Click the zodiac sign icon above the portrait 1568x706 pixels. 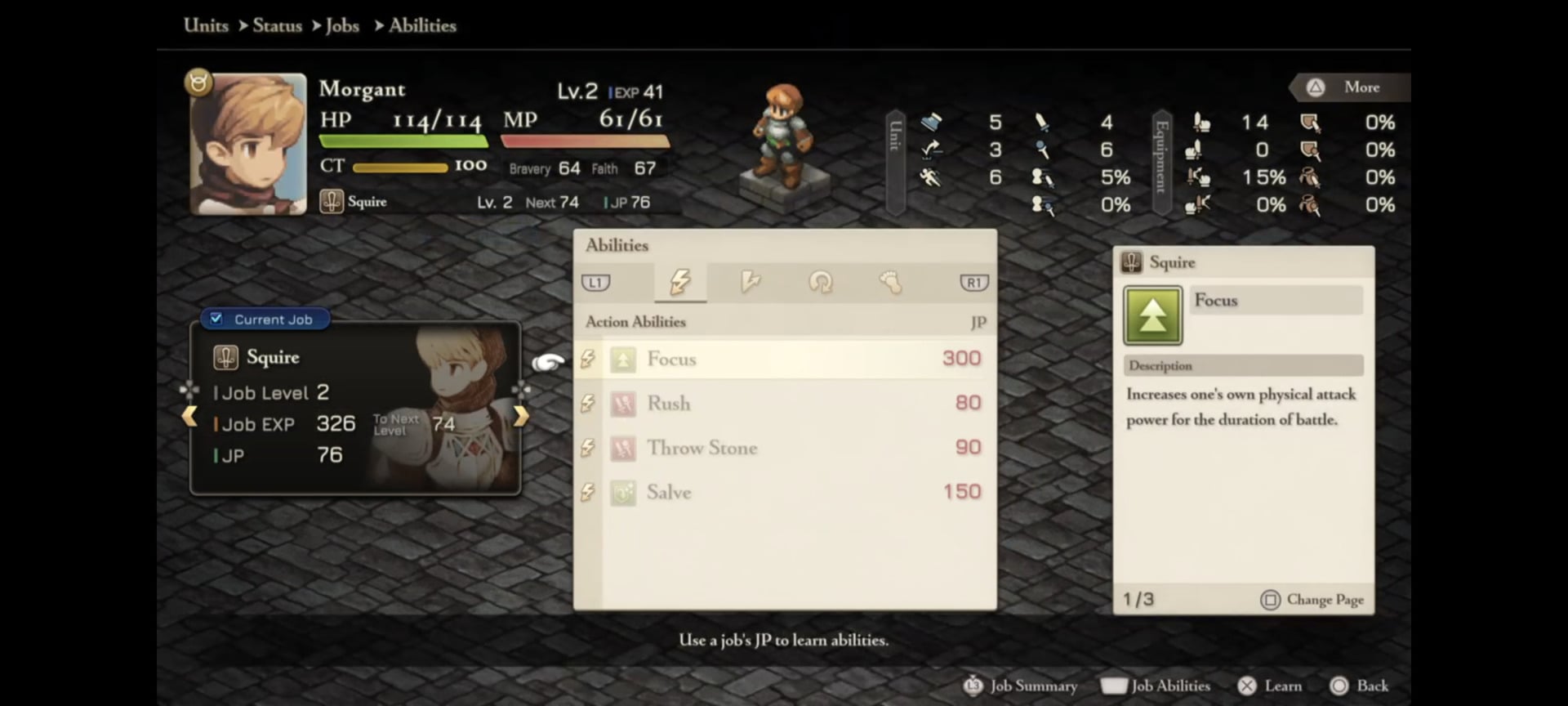point(198,82)
